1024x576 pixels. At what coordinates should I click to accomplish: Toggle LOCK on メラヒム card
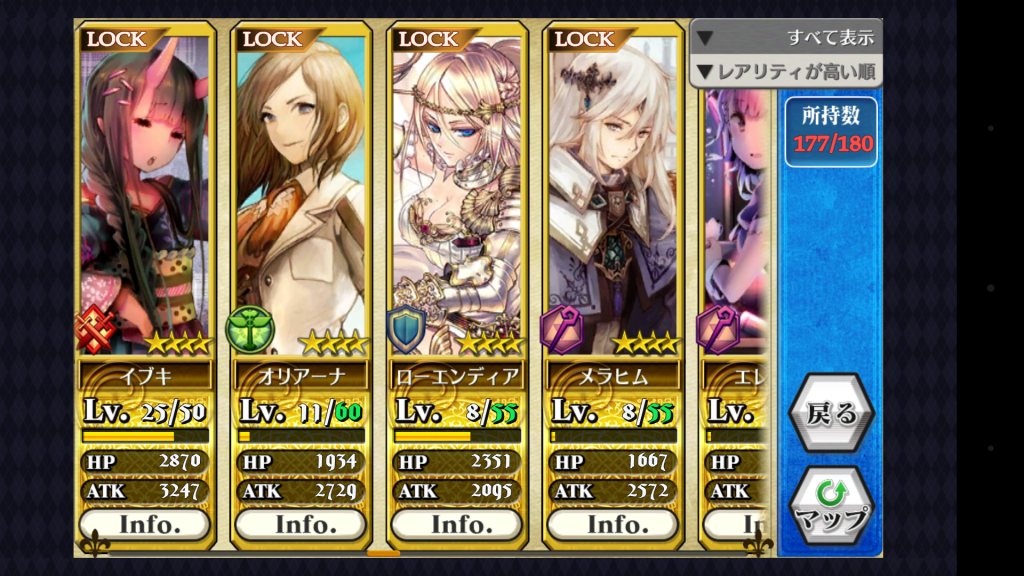(584, 40)
